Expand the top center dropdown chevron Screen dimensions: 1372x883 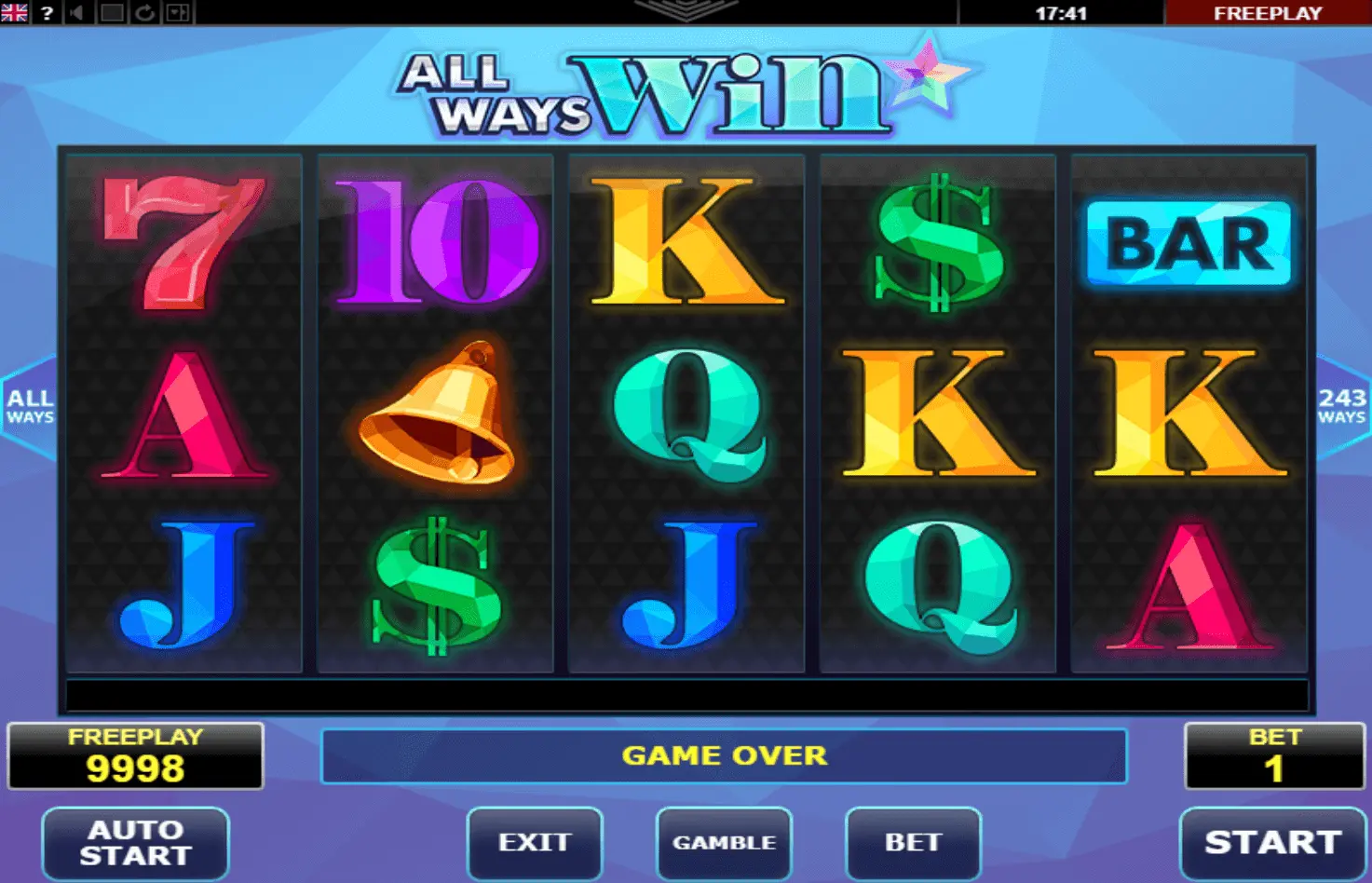pyautogui.click(x=686, y=10)
